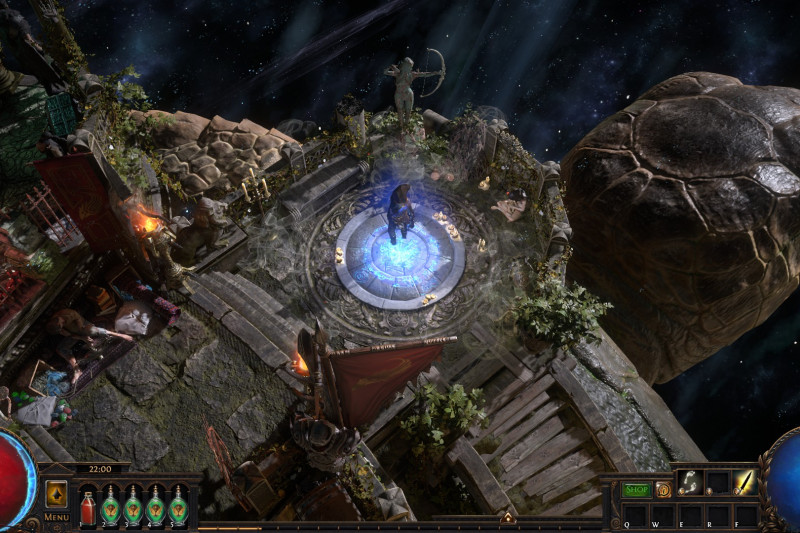Select the footprints move skill
800x533 pixels.
(689, 482)
